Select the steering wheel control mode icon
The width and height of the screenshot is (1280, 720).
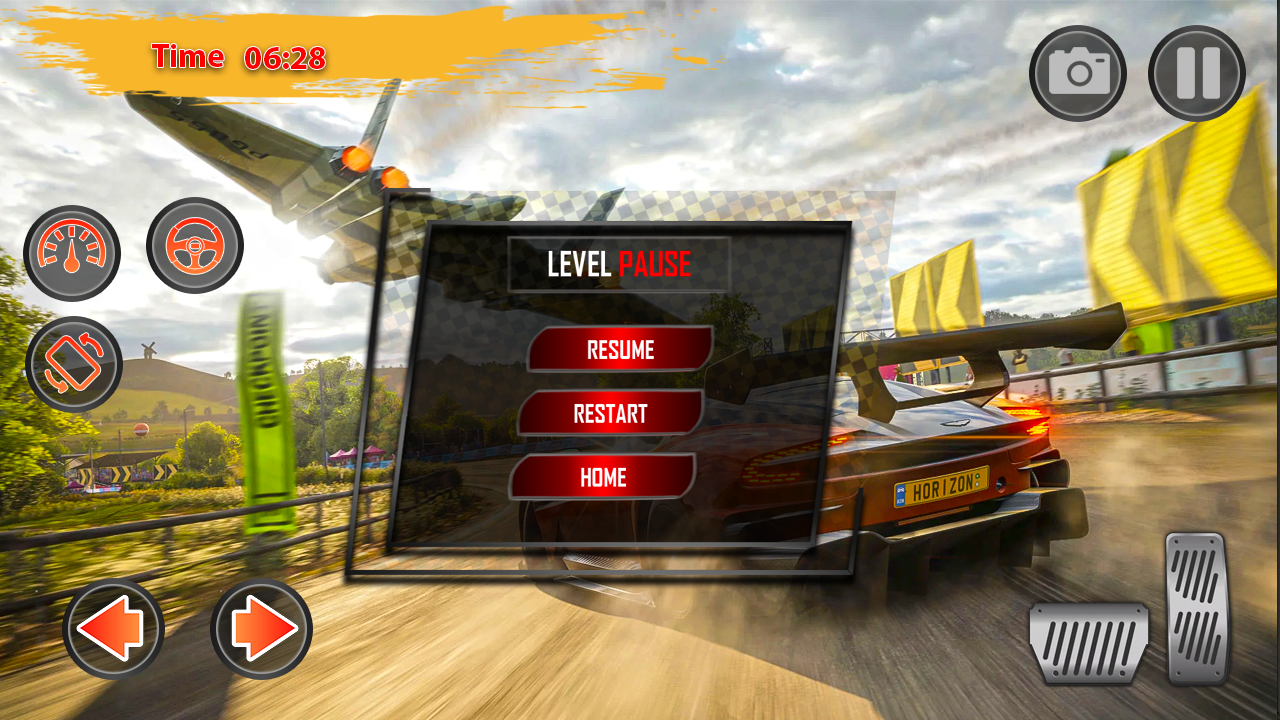[195, 248]
